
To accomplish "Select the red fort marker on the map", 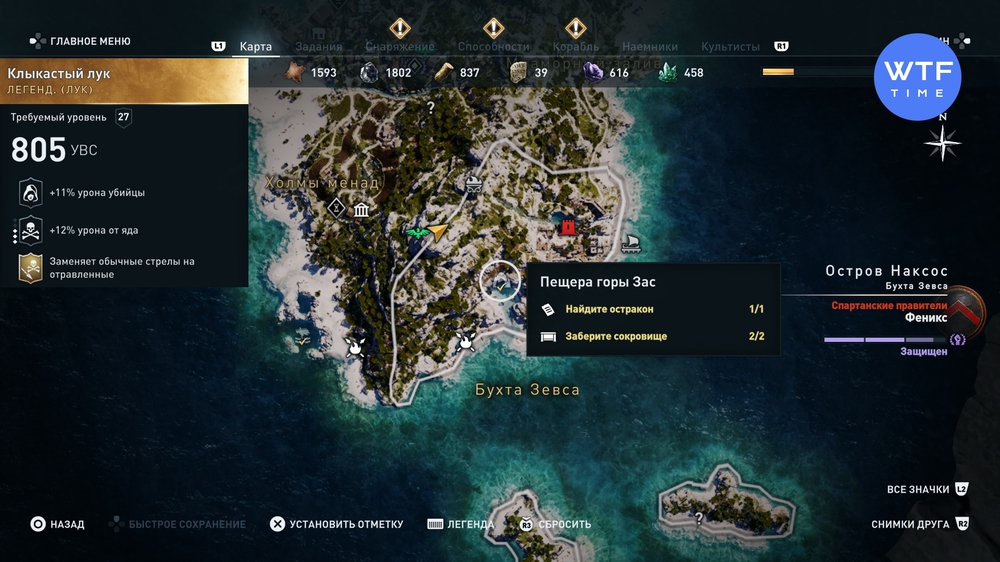I will (569, 228).
